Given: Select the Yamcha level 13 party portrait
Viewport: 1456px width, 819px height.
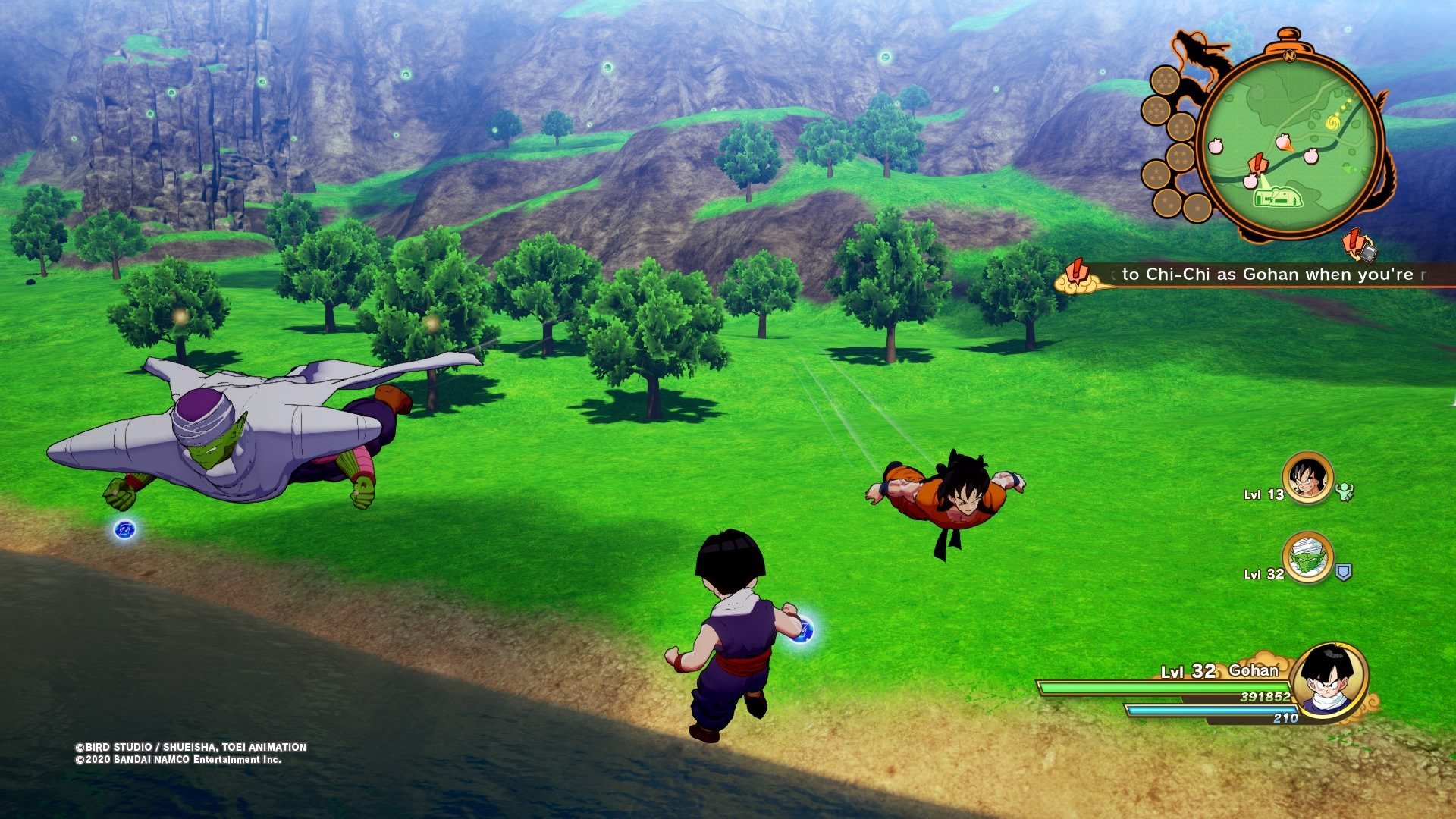Looking at the screenshot, I should [x=1307, y=478].
